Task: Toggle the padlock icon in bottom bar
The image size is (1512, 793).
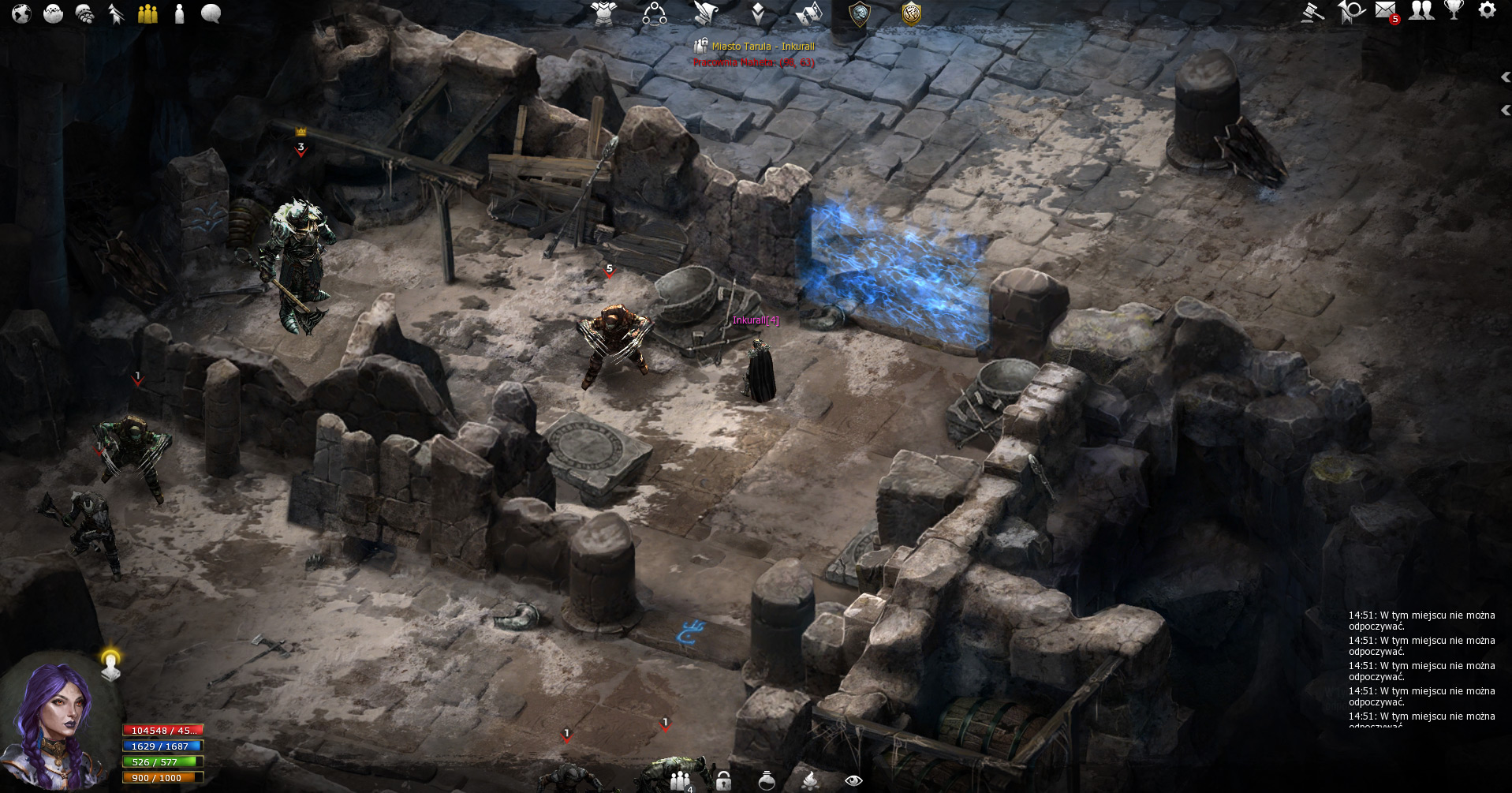Action: click(723, 781)
